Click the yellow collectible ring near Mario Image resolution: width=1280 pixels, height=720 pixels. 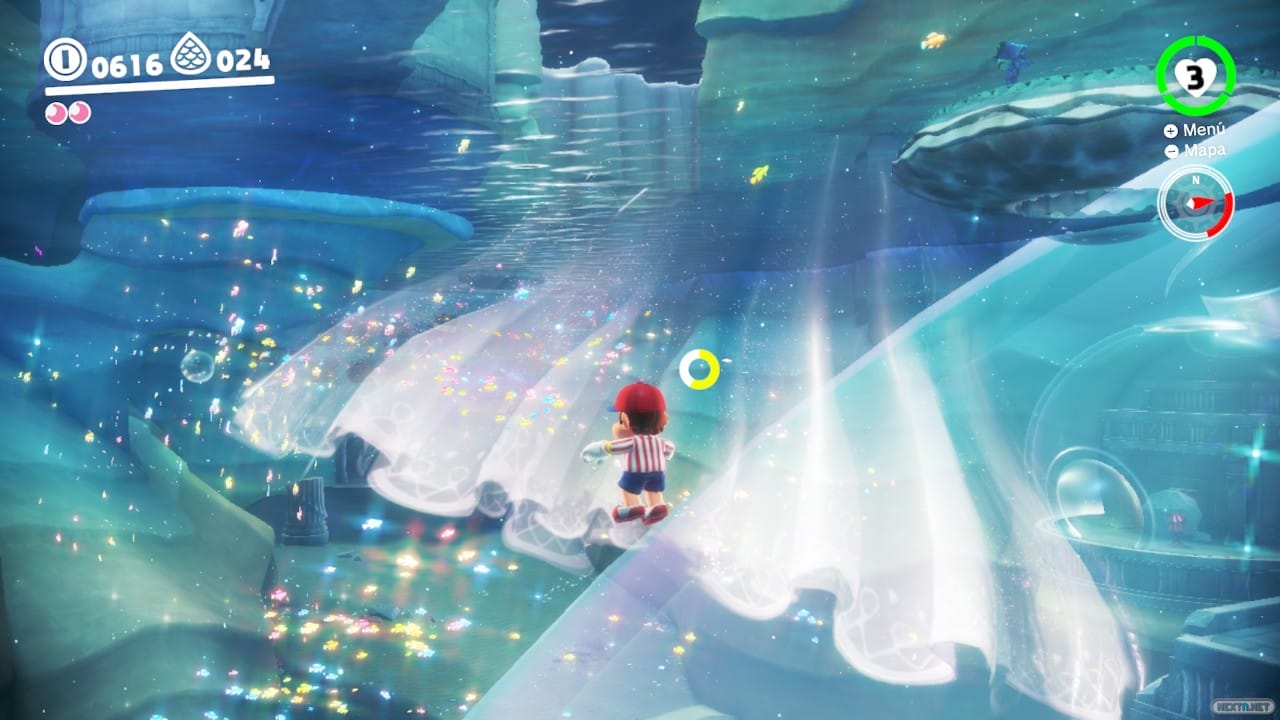[701, 369]
